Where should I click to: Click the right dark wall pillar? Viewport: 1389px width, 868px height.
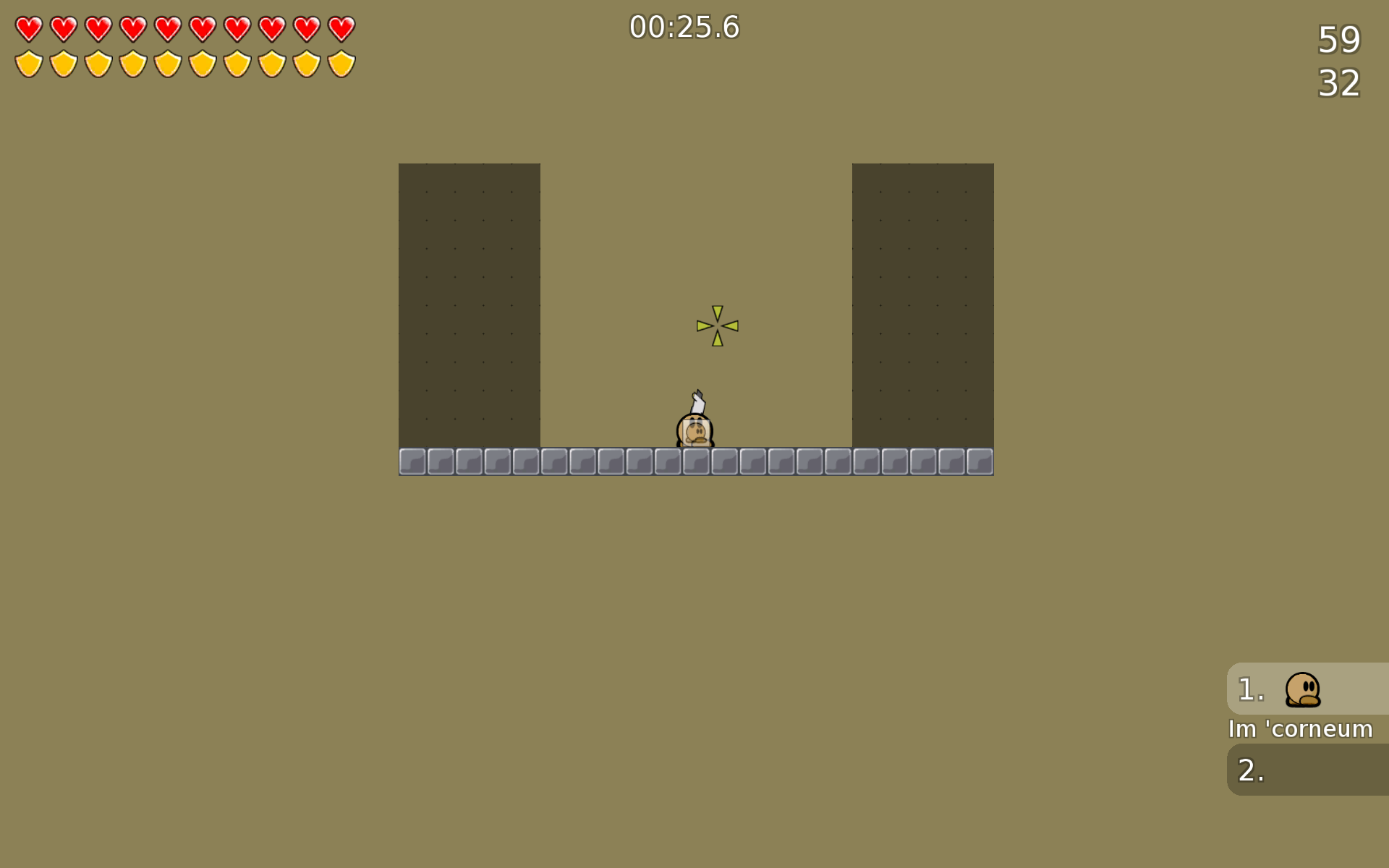coord(922,304)
